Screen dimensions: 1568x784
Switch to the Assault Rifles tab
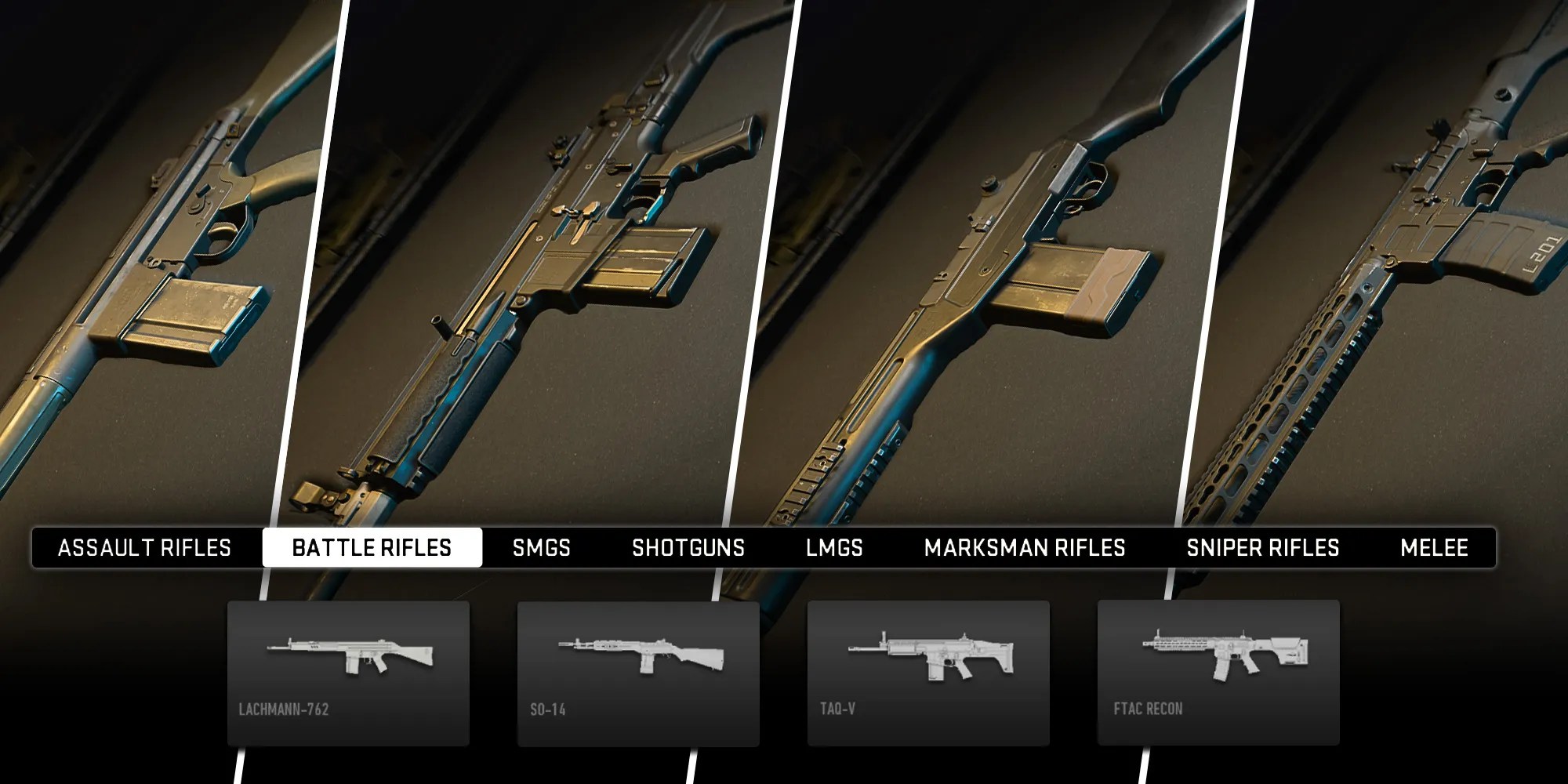point(144,548)
